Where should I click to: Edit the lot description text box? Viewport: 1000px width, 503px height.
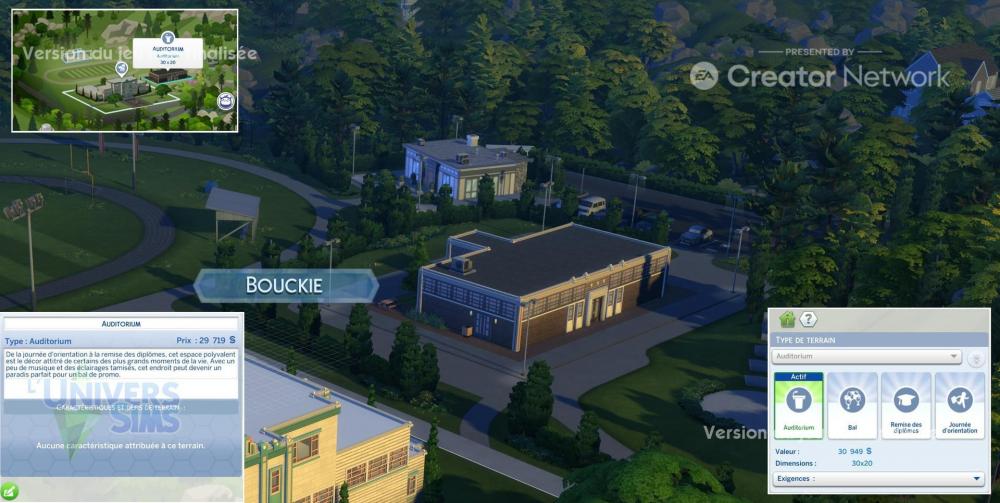pos(121,362)
